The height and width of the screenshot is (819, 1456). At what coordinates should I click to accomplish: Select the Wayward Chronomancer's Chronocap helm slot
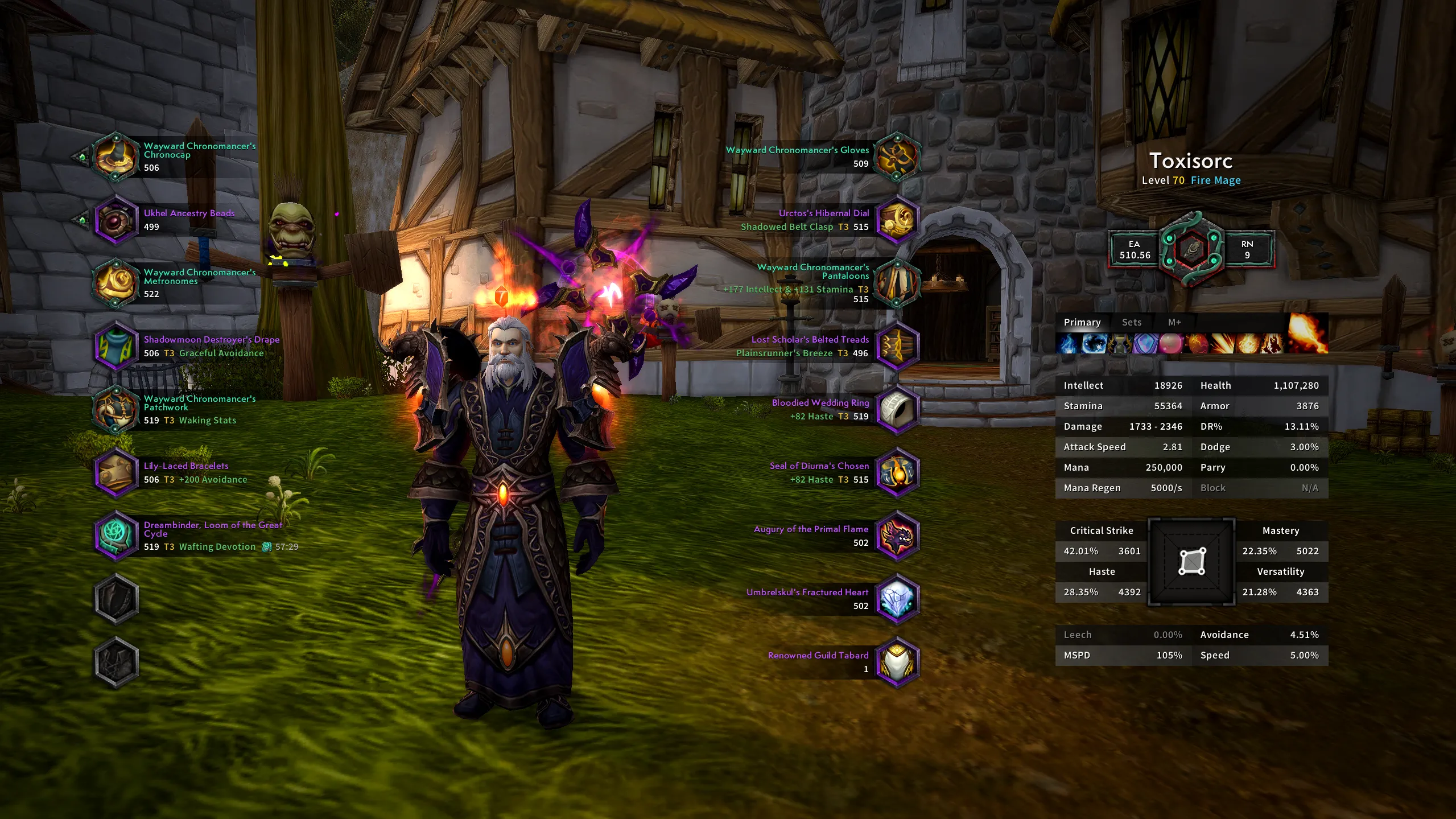[116, 157]
